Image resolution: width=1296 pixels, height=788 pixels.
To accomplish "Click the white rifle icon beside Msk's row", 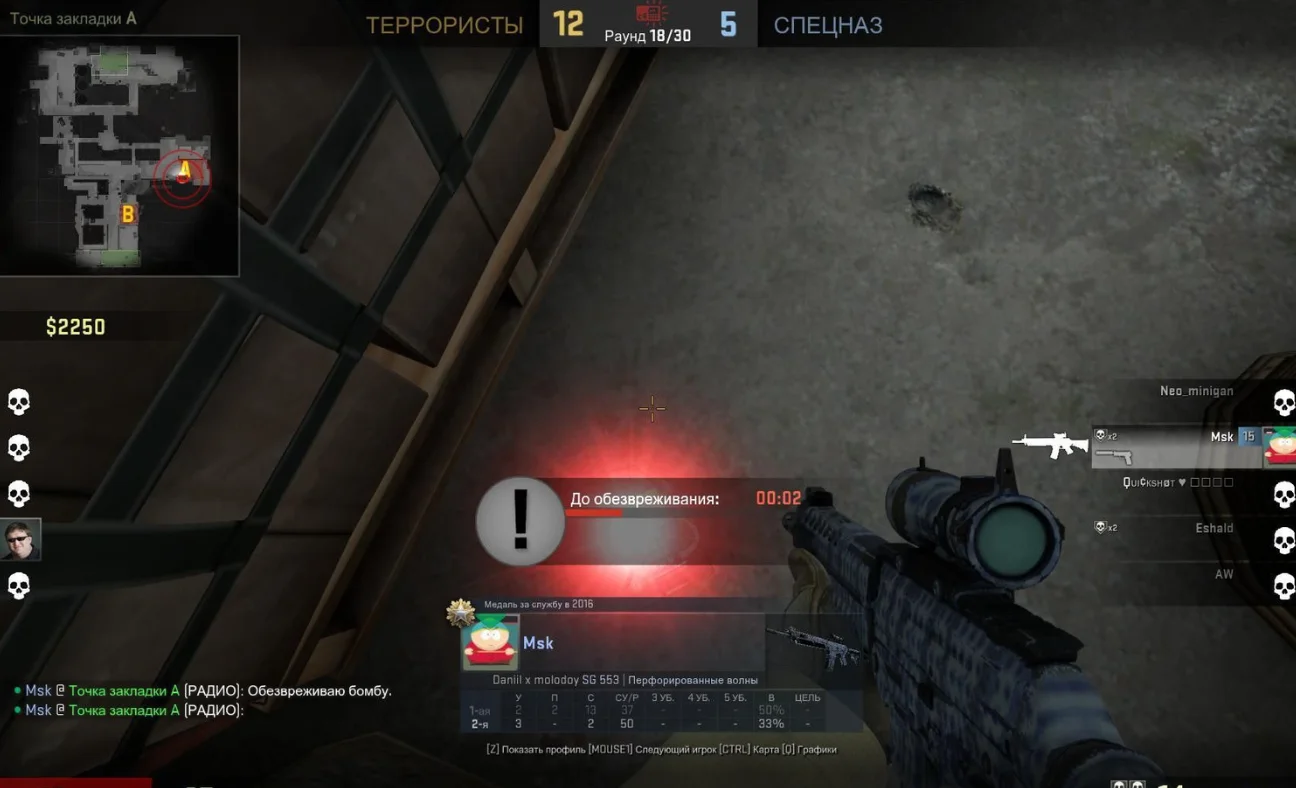I will click(x=1049, y=444).
